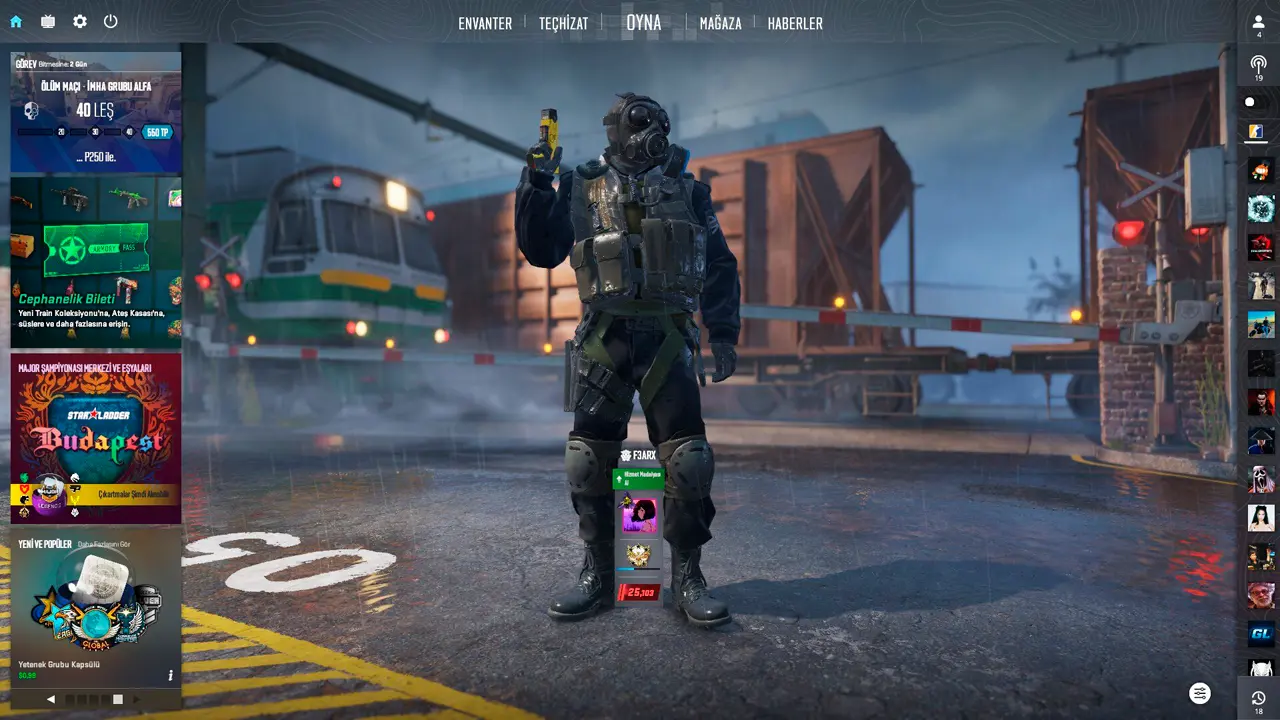The image size is (1280, 720).
Task: Open the TV watch icon
Action: click(x=48, y=21)
